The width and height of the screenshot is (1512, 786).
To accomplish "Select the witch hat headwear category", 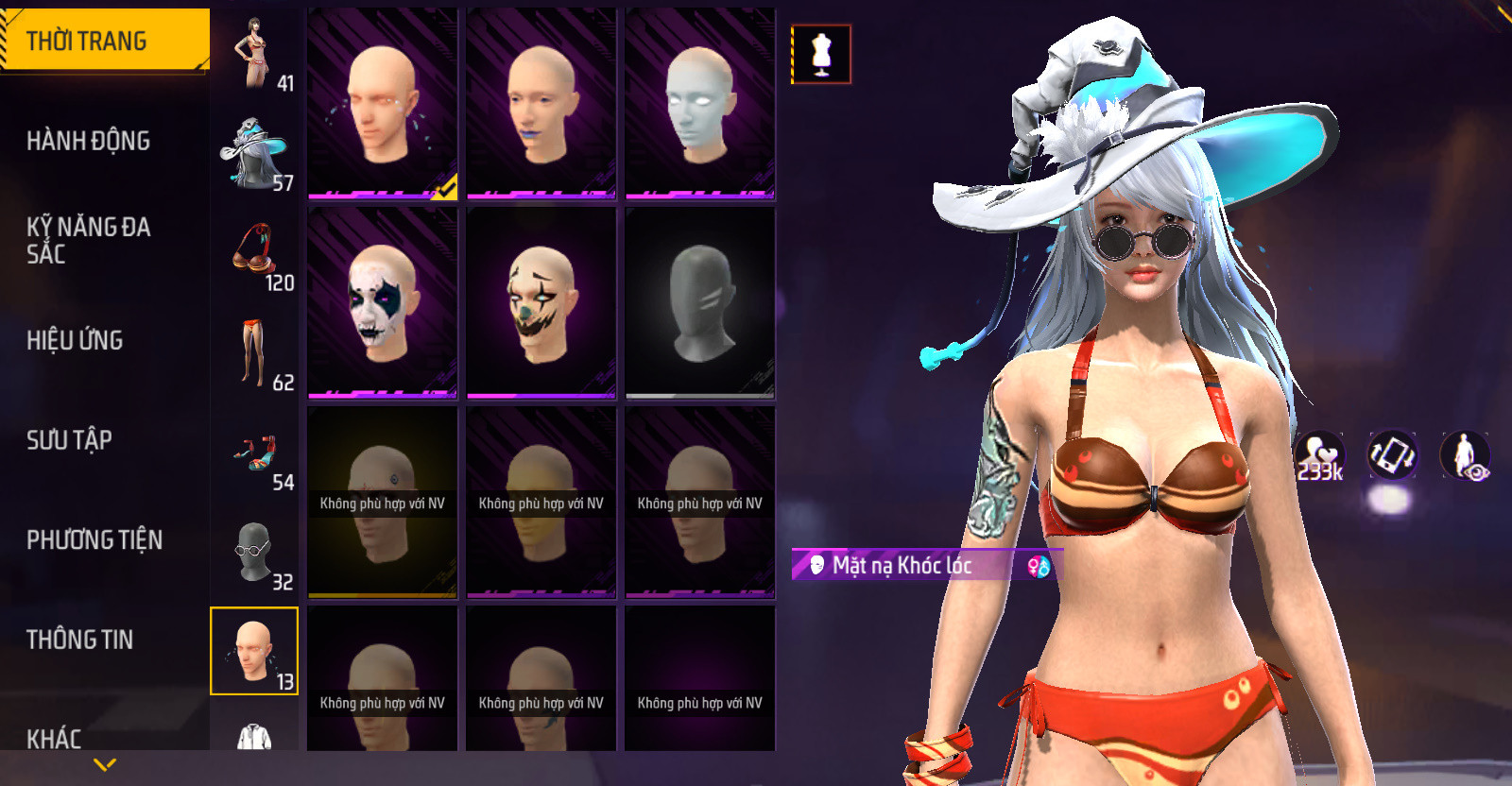I will [x=255, y=154].
